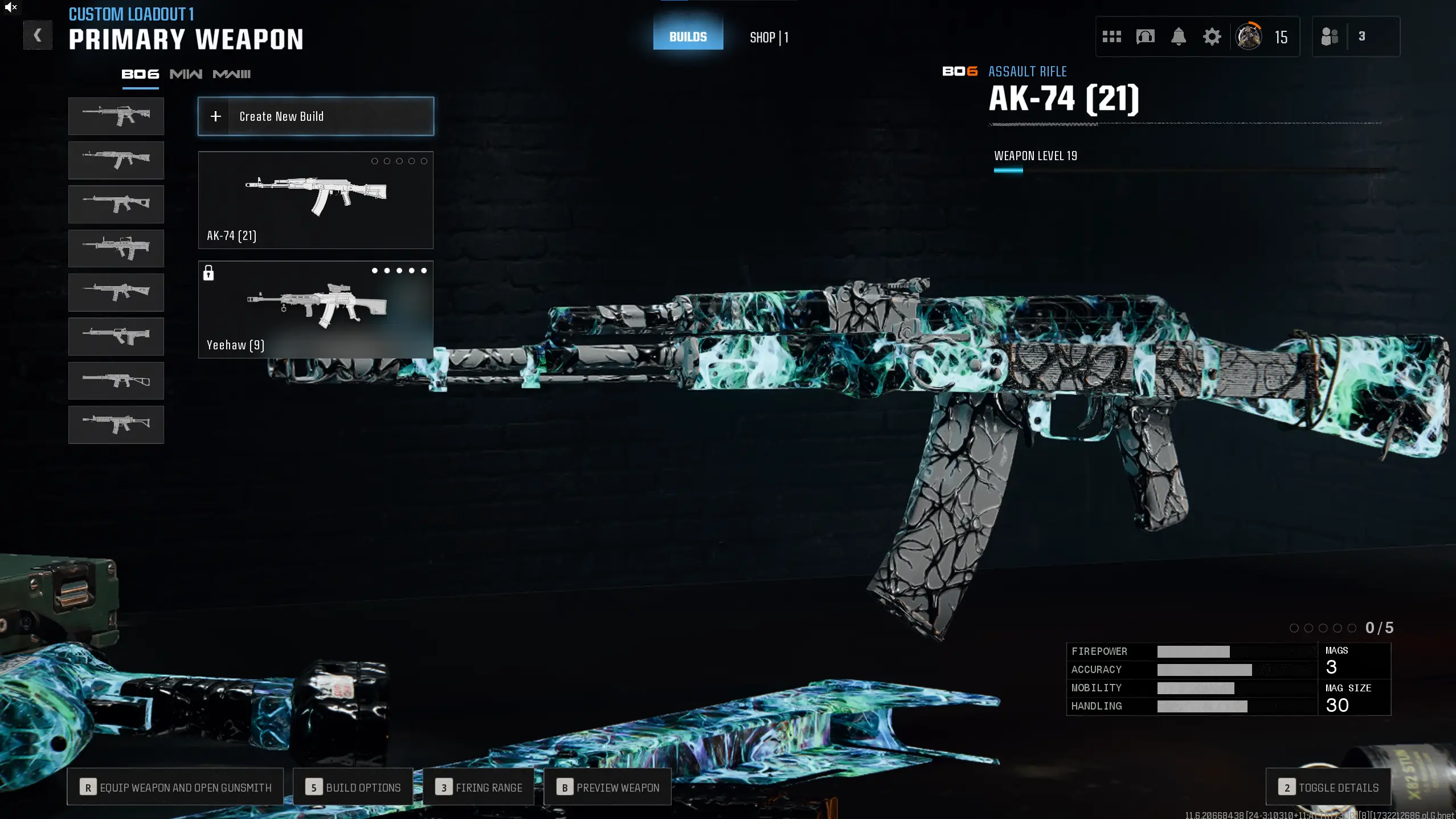Select the Preview Weapon option

point(607,787)
